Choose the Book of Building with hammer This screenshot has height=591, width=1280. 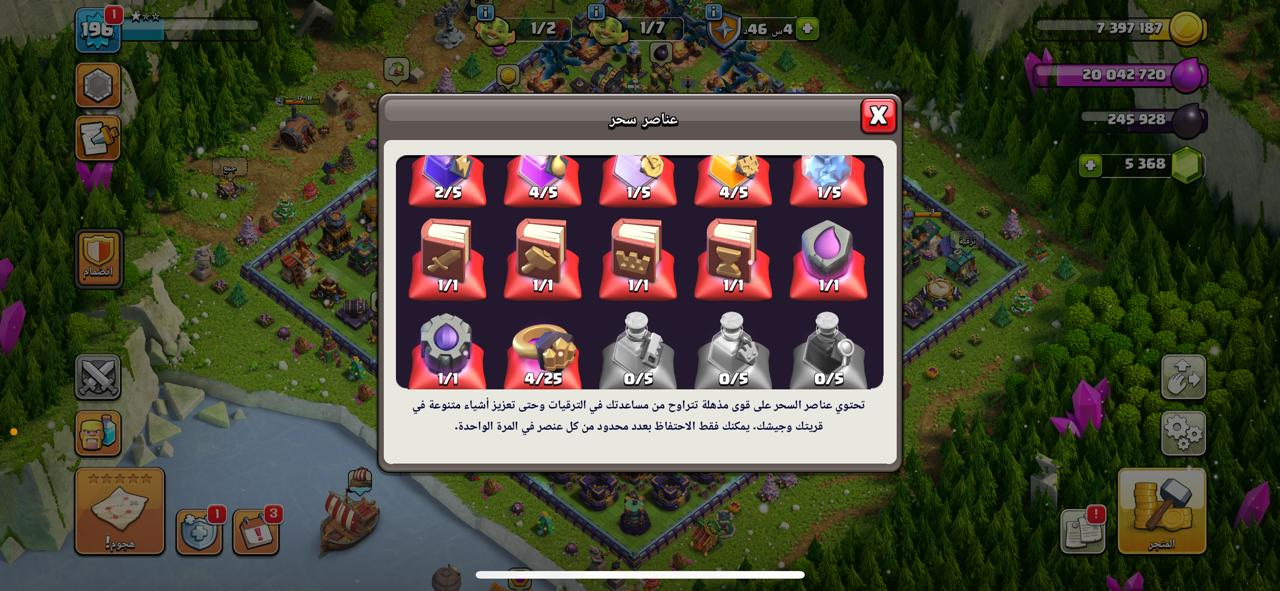click(x=542, y=258)
